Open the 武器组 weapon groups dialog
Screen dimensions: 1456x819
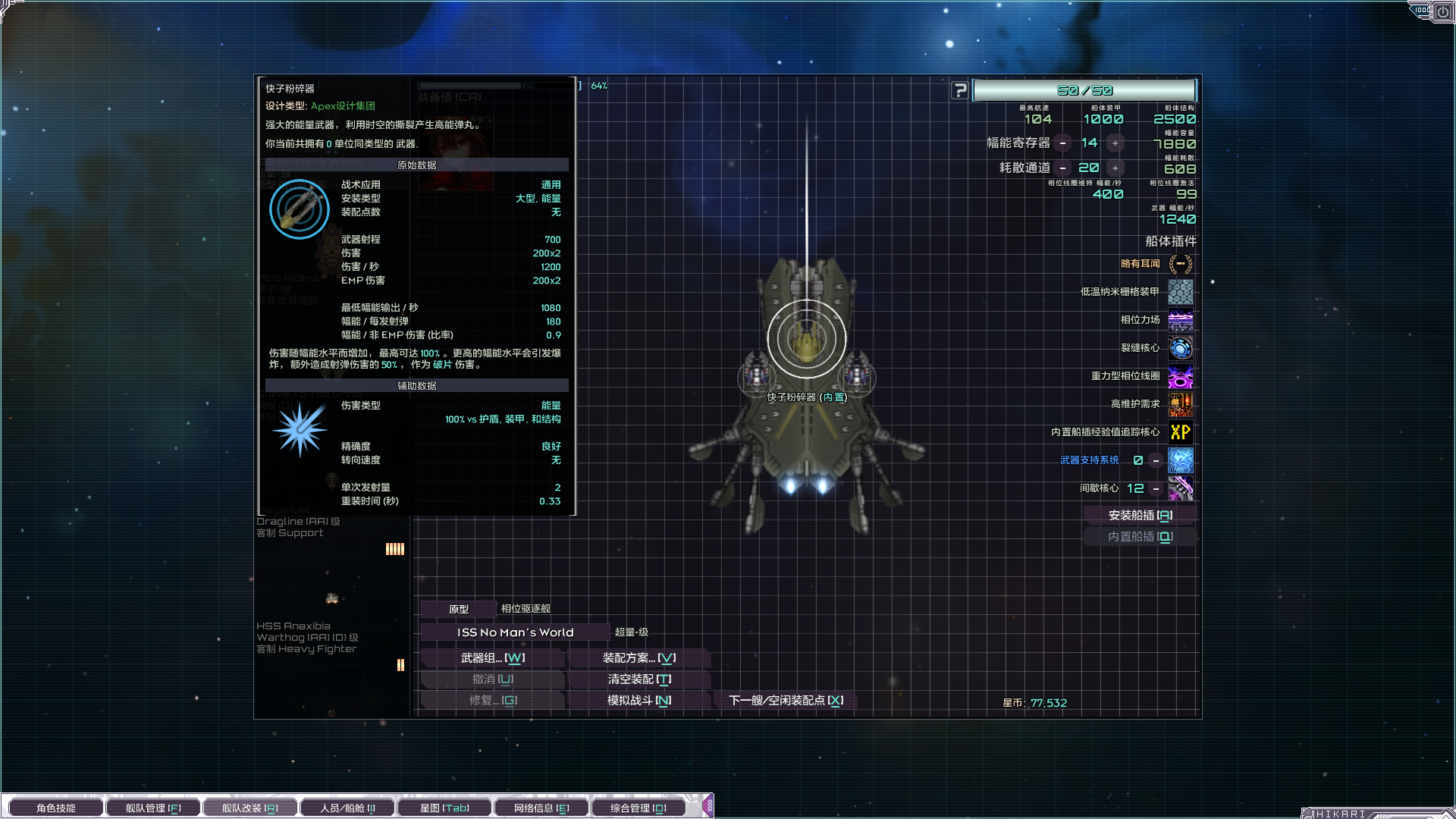pos(493,658)
